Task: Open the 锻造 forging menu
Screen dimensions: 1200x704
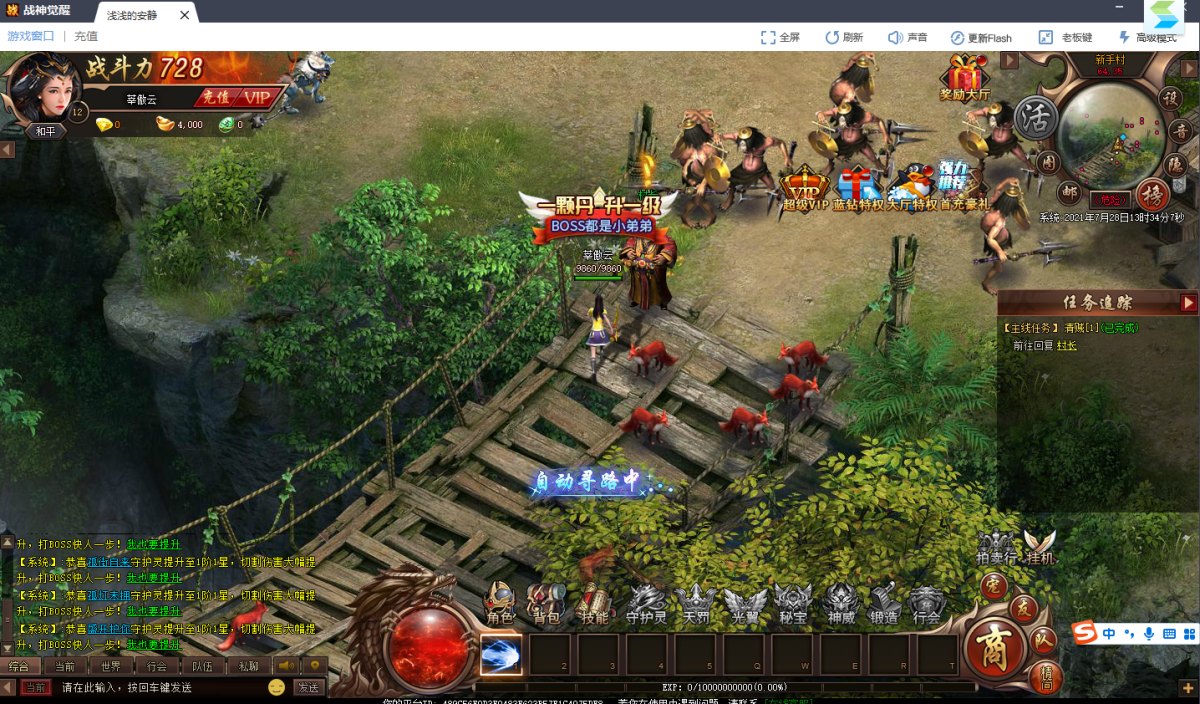Action: [x=883, y=604]
